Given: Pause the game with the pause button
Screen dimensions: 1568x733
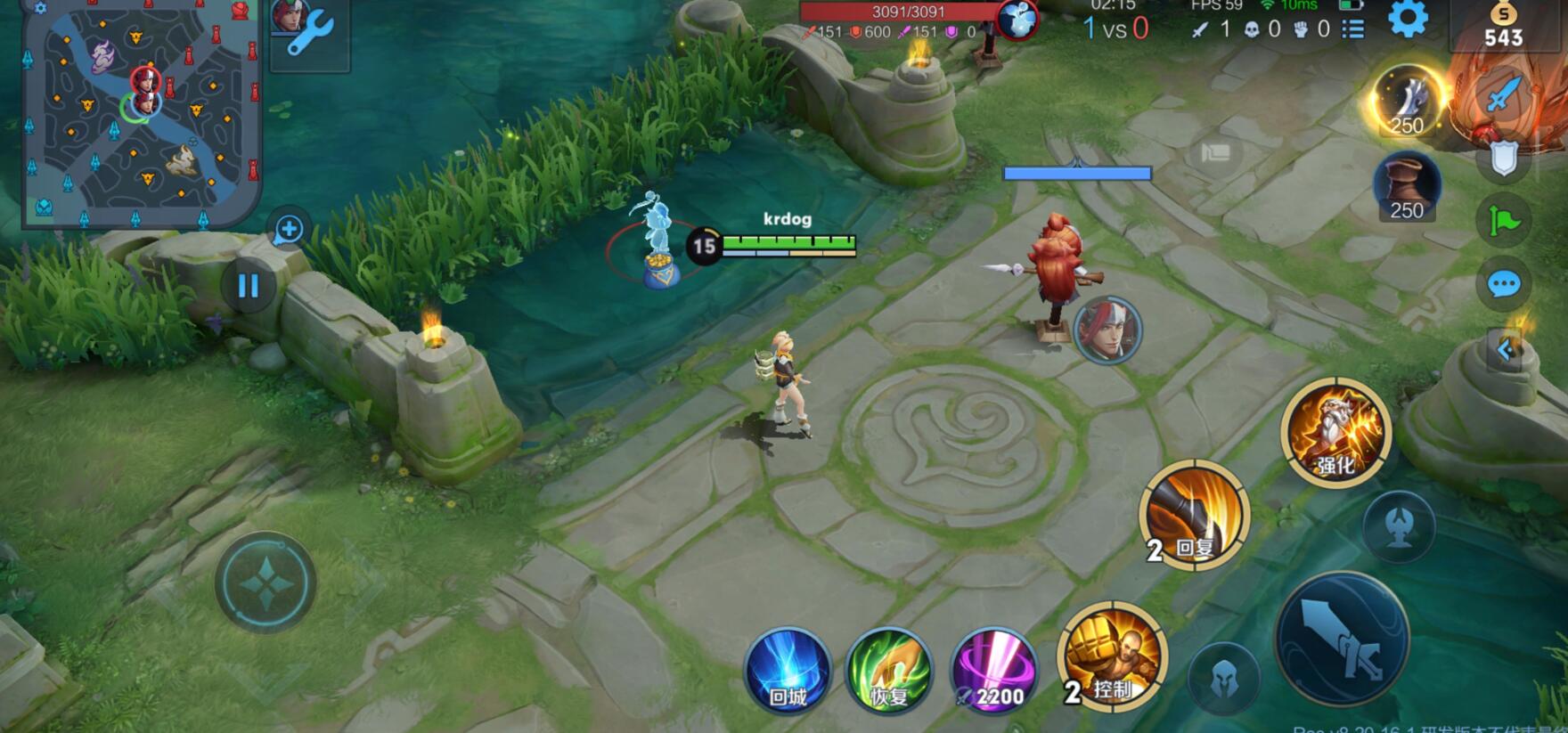Looking at the screenshot, I should 248,286.
